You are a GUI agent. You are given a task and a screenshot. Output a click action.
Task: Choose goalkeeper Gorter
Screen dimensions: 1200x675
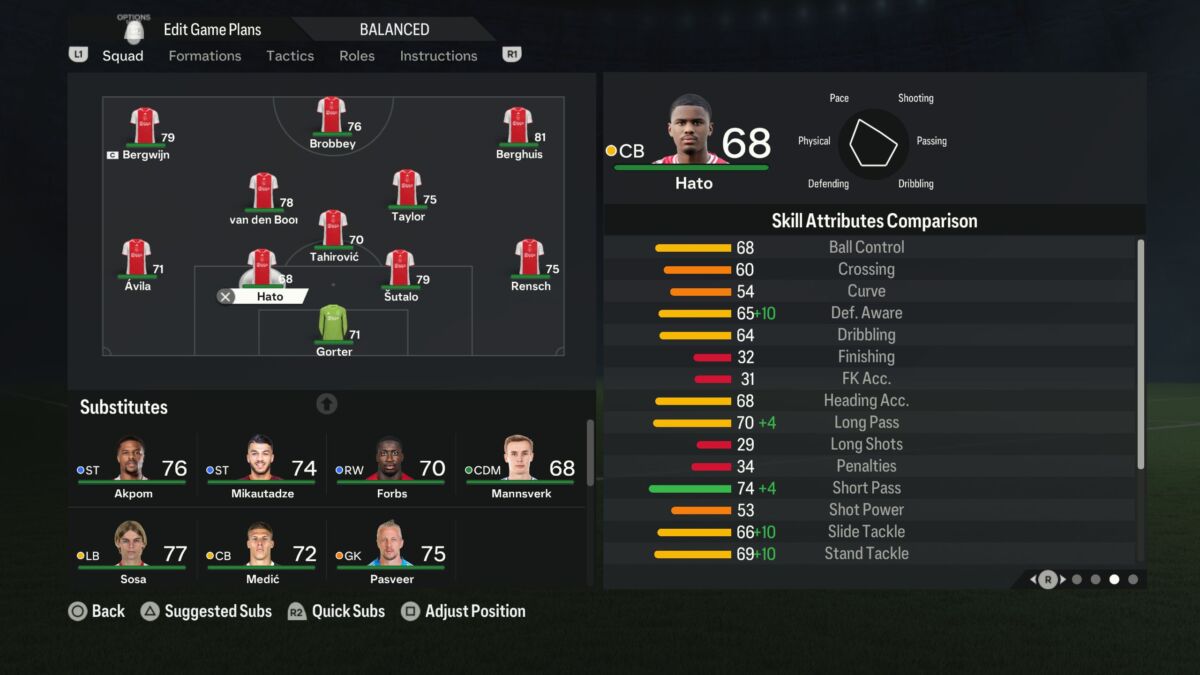[334, 327]
